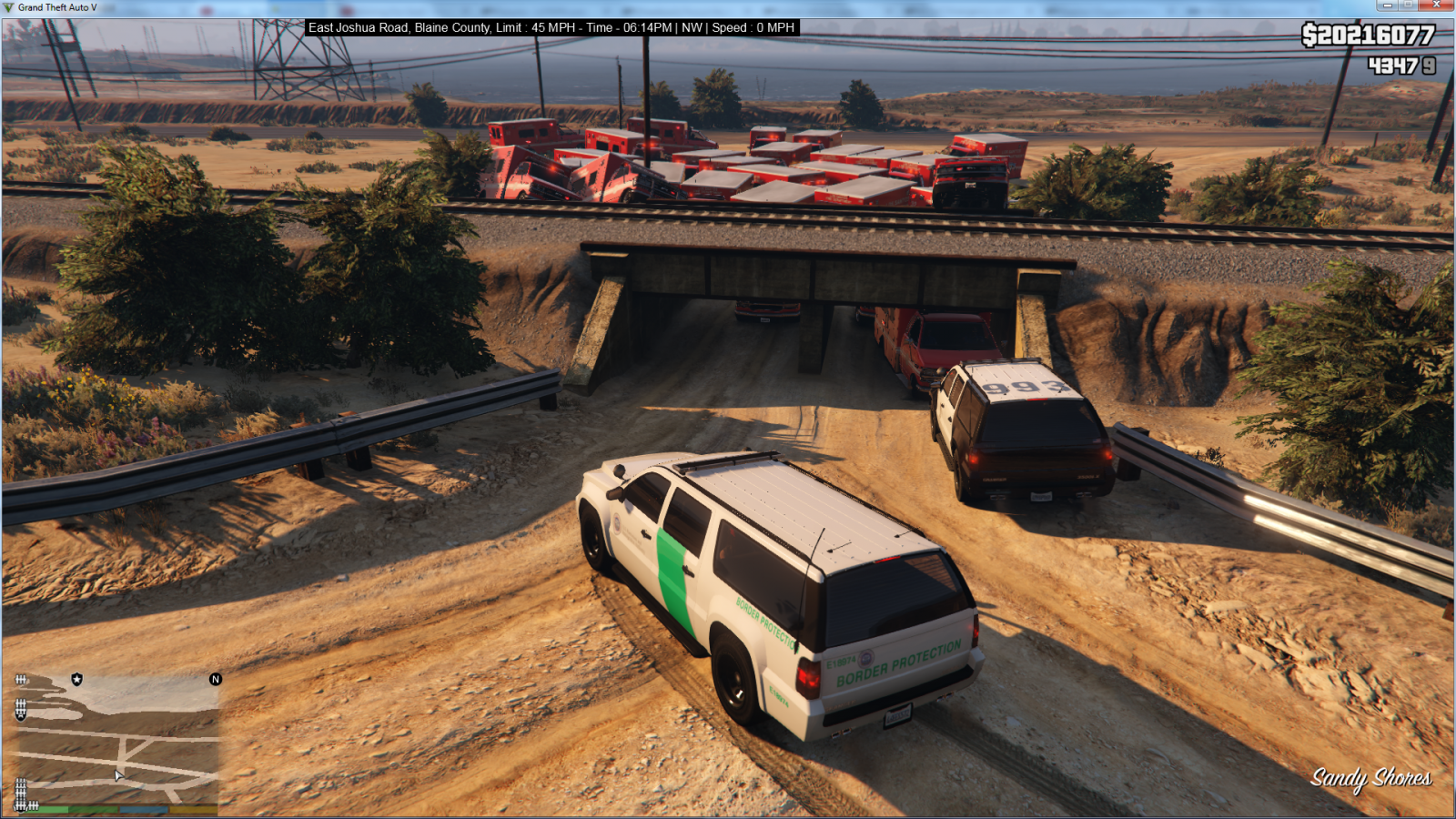
Task: Click the player position arrow on the minimap
Action: pyautogui.click(x=118, y=774)
